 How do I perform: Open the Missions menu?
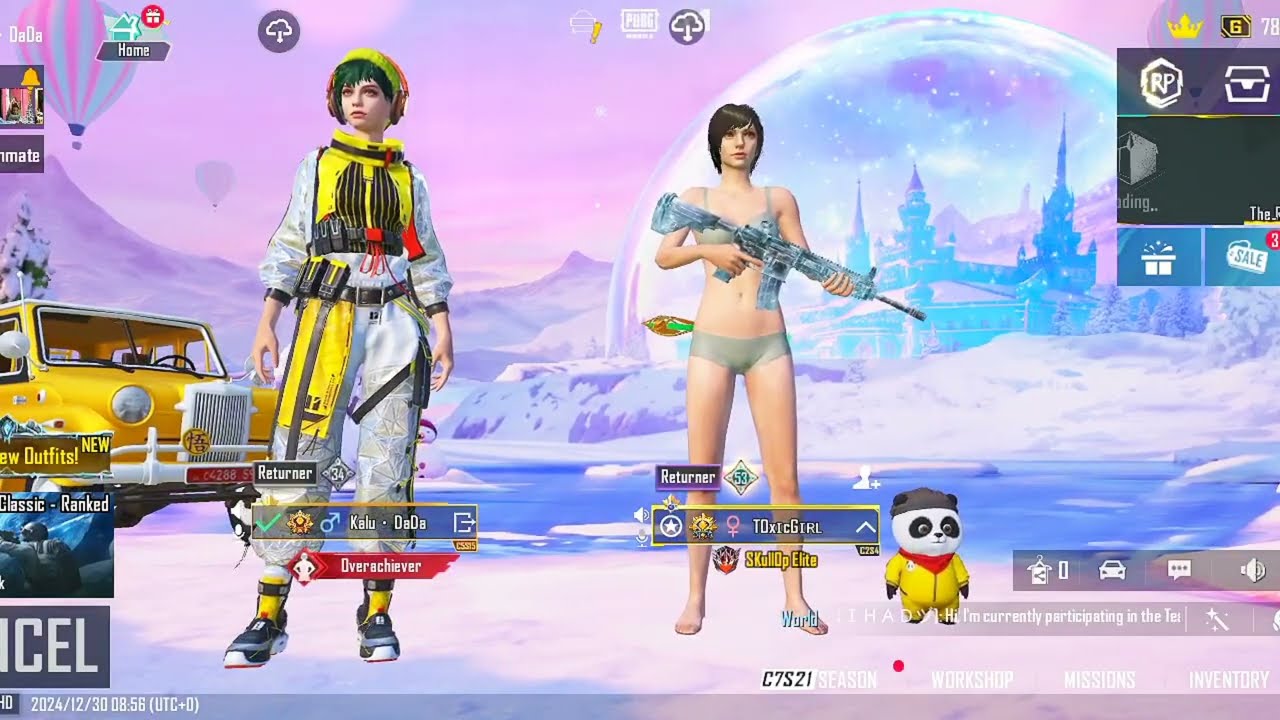1099,680
